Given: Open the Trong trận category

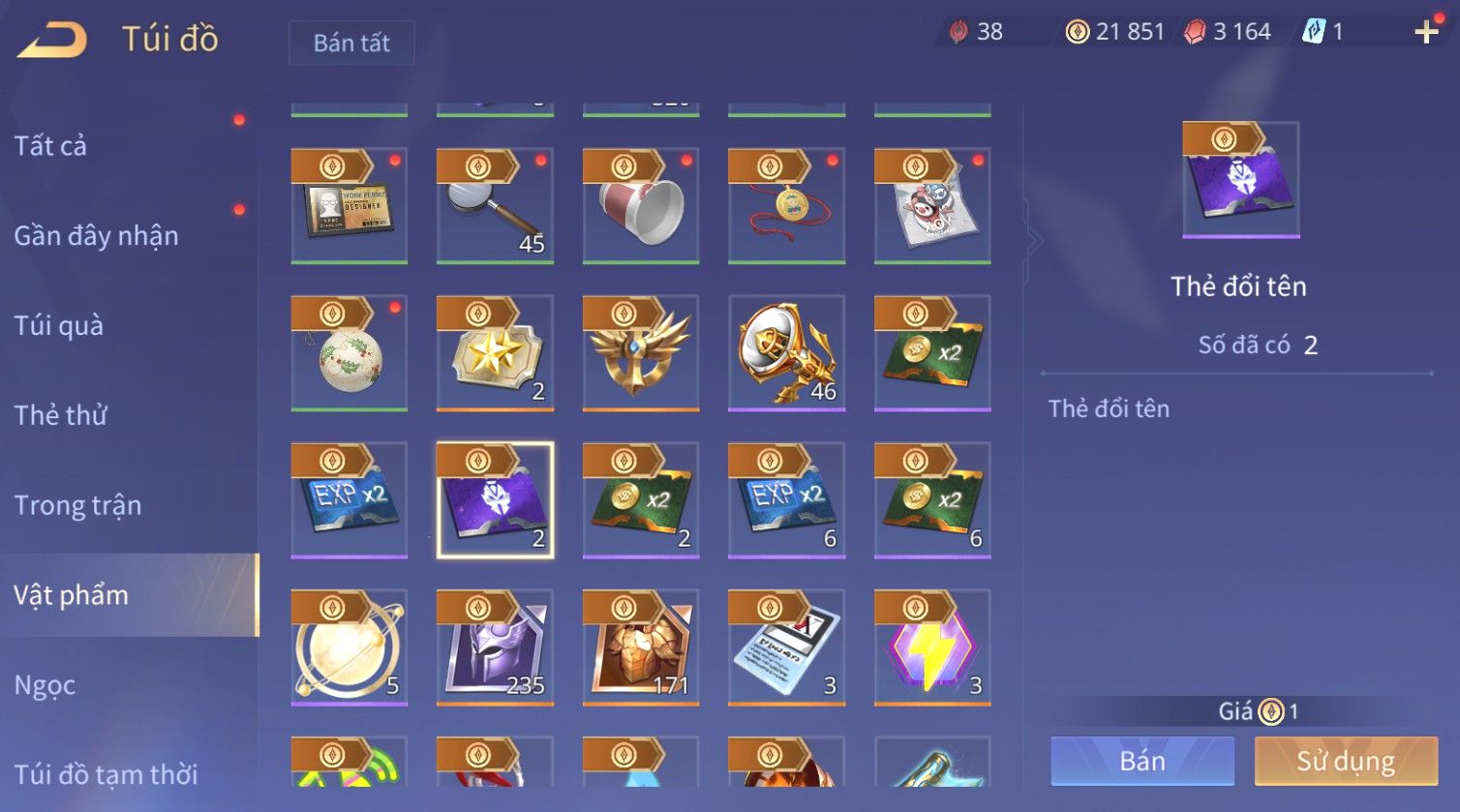Looking at the screenshot, I should pyautogui.click(x=77, y=505).
